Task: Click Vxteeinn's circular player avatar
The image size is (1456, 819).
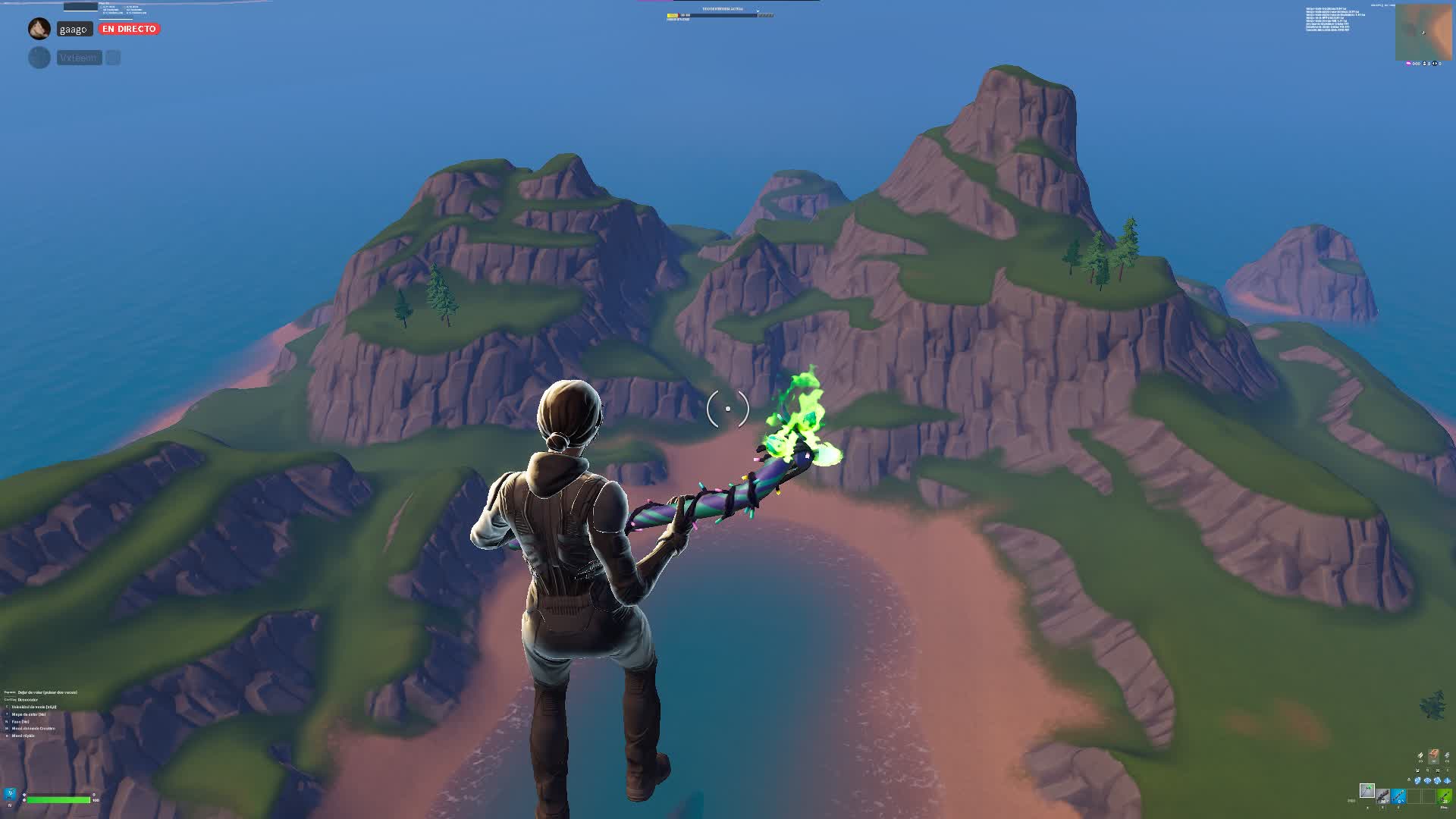Action: tap(39, 57)
